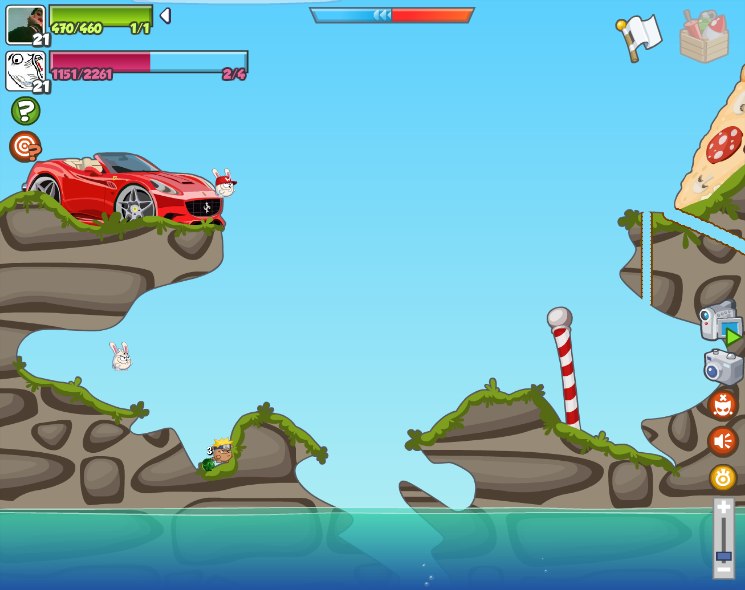The height and width of the screenshot is (590, 745).
Task: Take a screenshot with the photo camera
Action: click(x=723, y=366)
